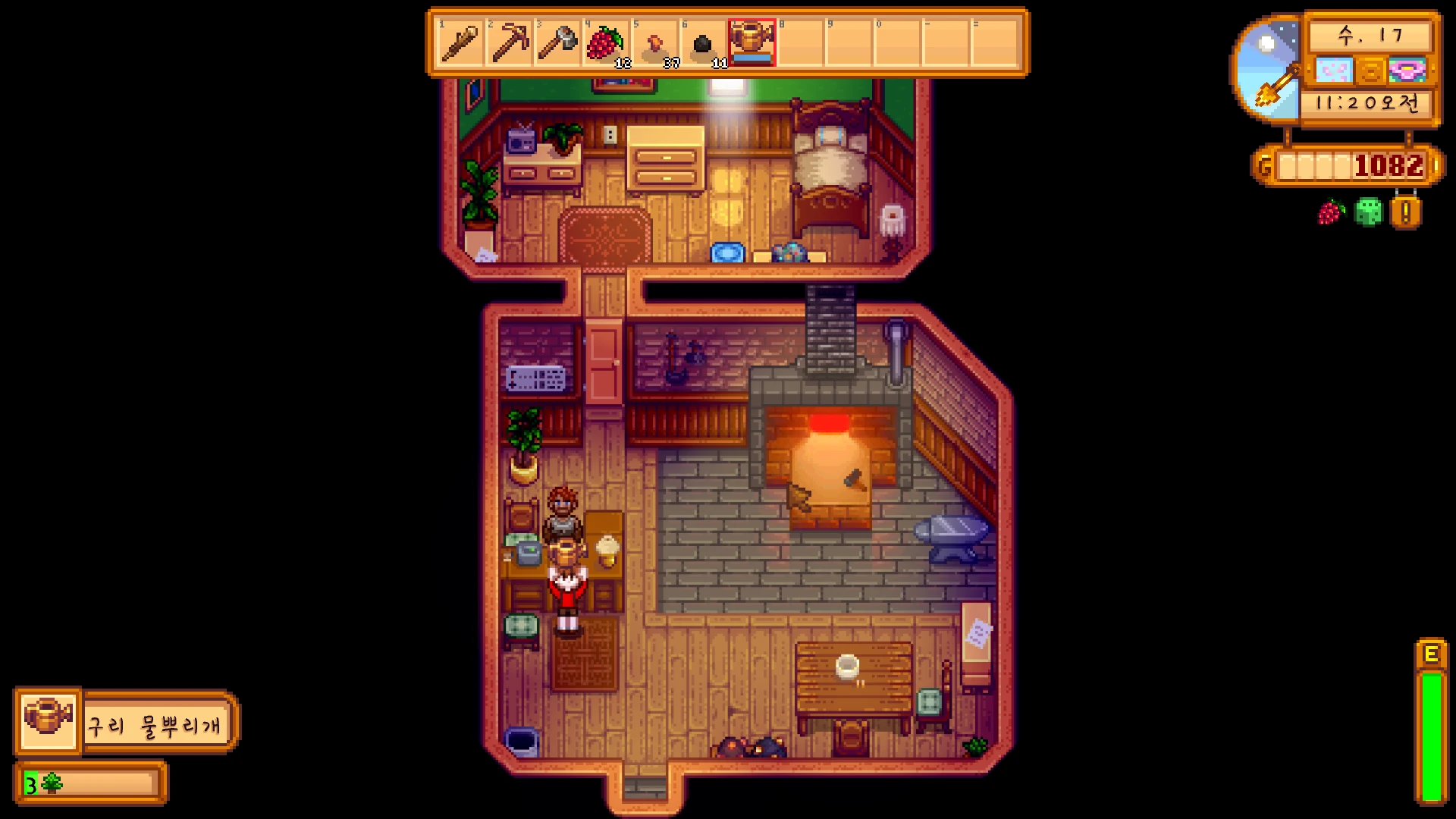Click the salmonberry buff icon
This screenshot has height=819, width=1456.
(1332, 212)
